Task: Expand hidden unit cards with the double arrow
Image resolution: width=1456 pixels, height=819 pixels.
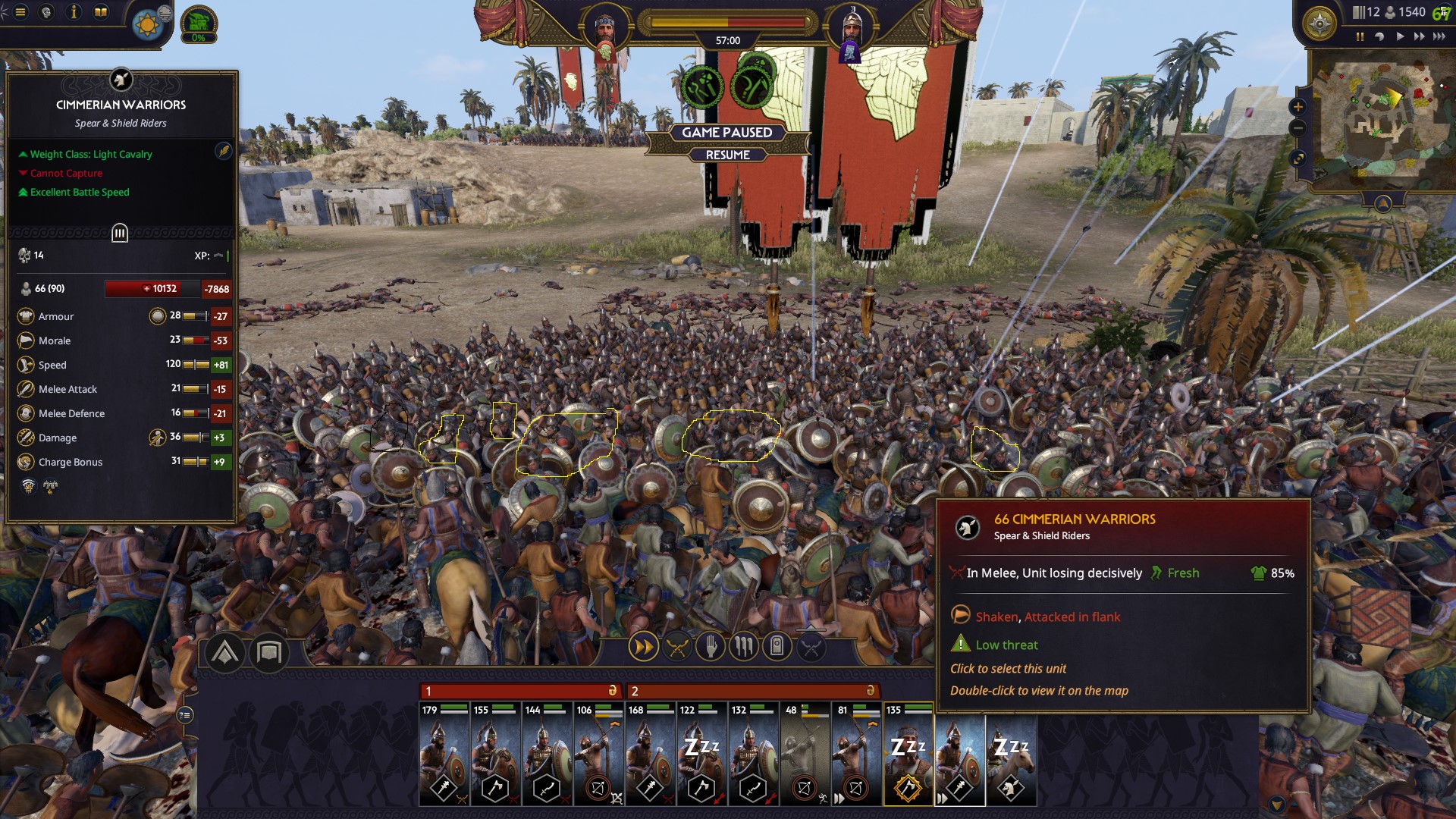Action: click(x=941, y=798)
